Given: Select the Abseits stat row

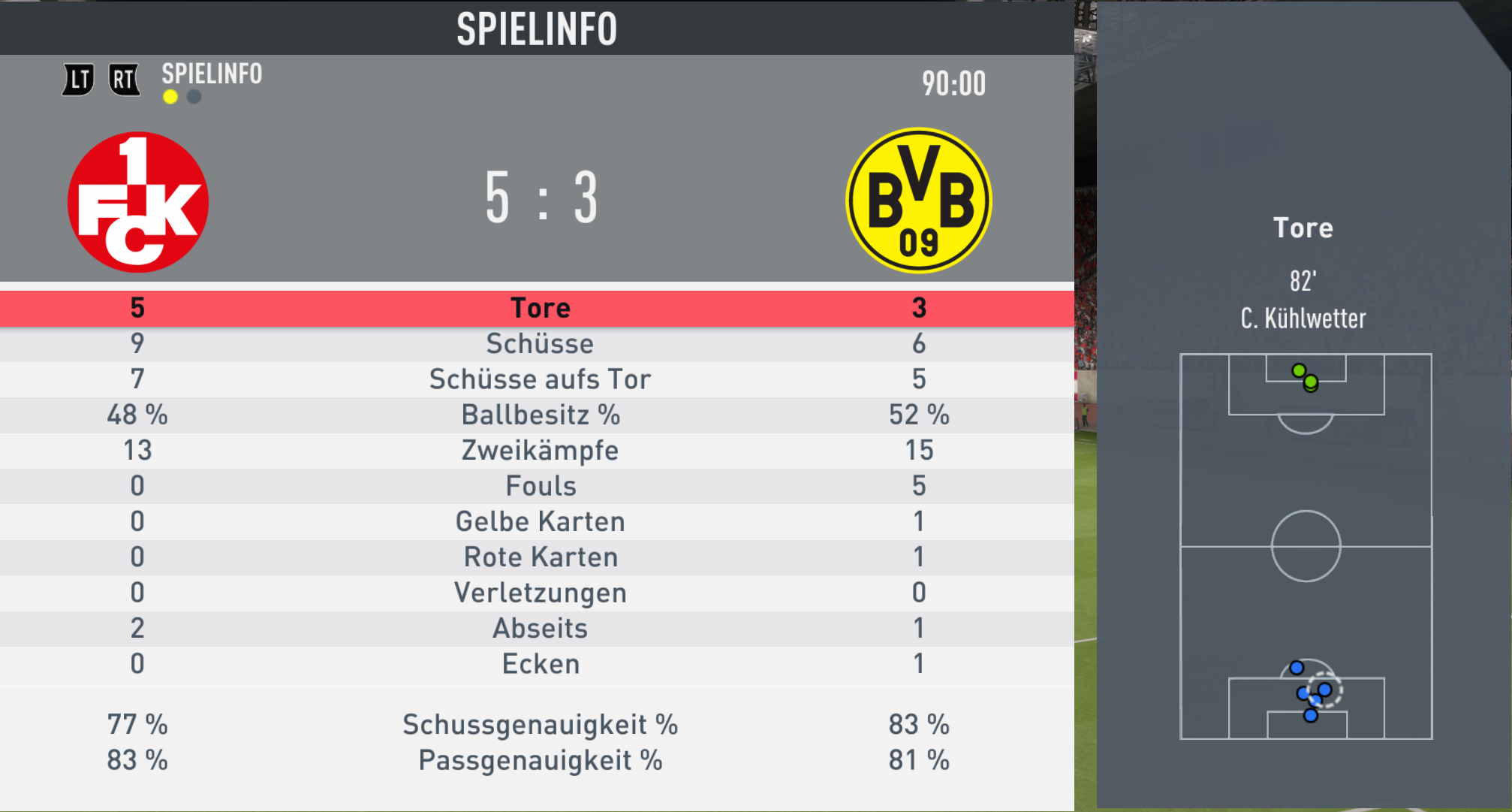Looking at the screenshot, I should (539, 628).
